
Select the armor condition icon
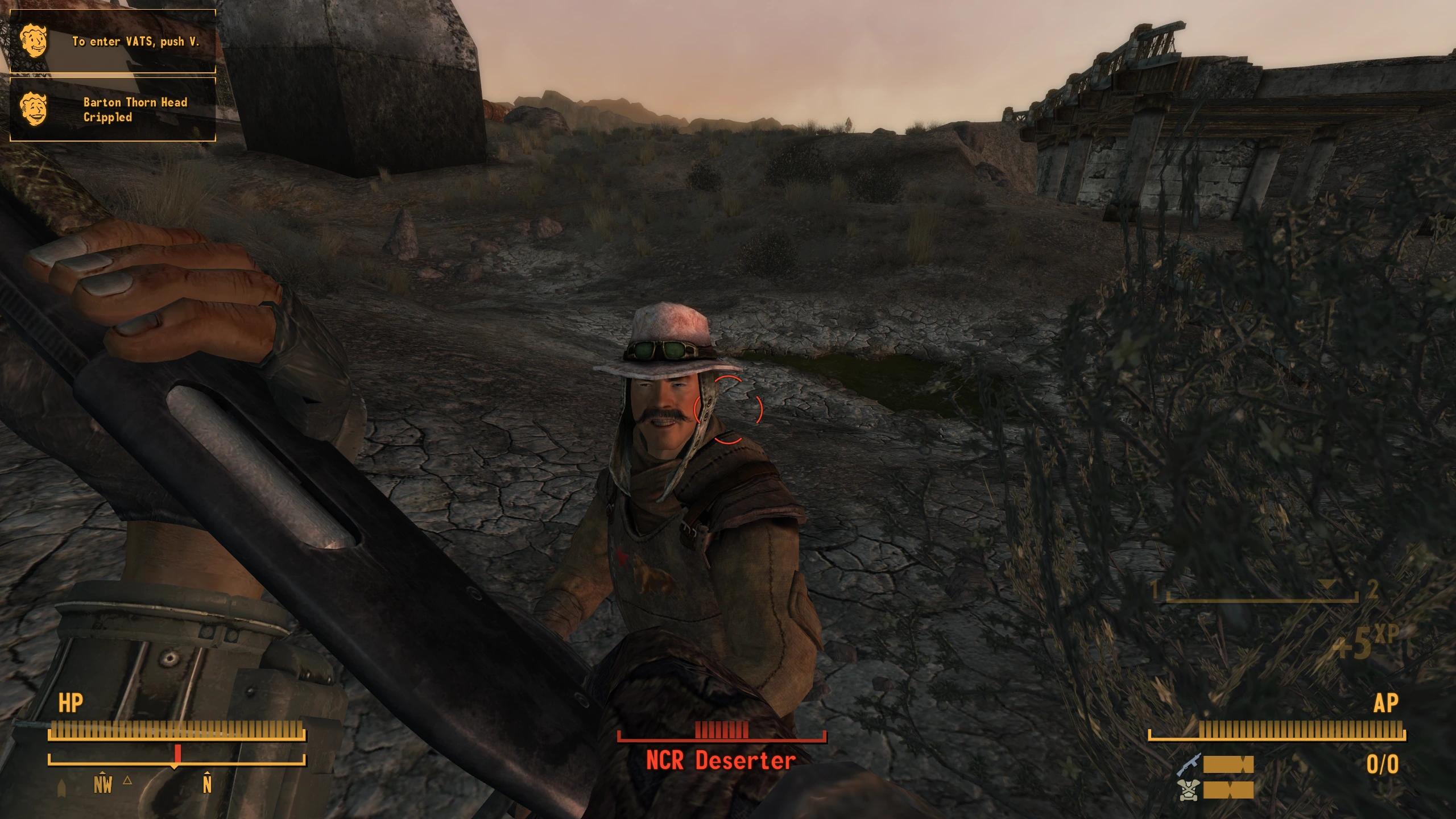coord(1189,791)
